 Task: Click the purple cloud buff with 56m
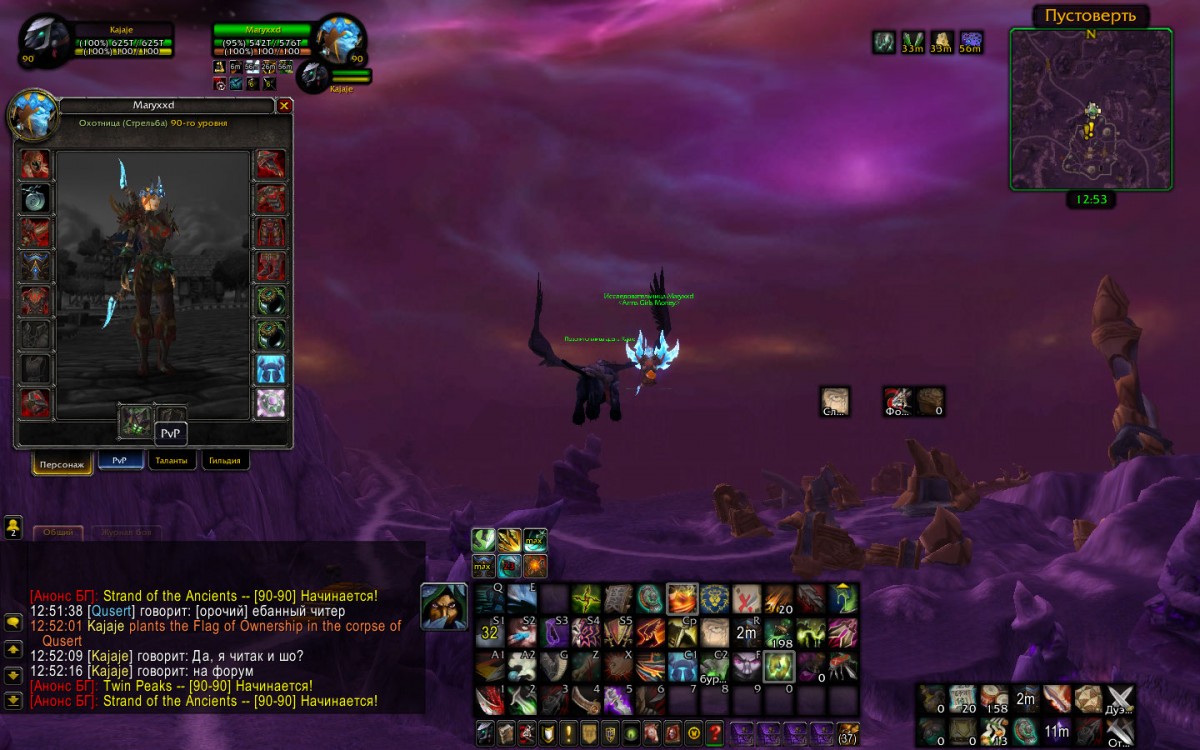click(970, 41)
